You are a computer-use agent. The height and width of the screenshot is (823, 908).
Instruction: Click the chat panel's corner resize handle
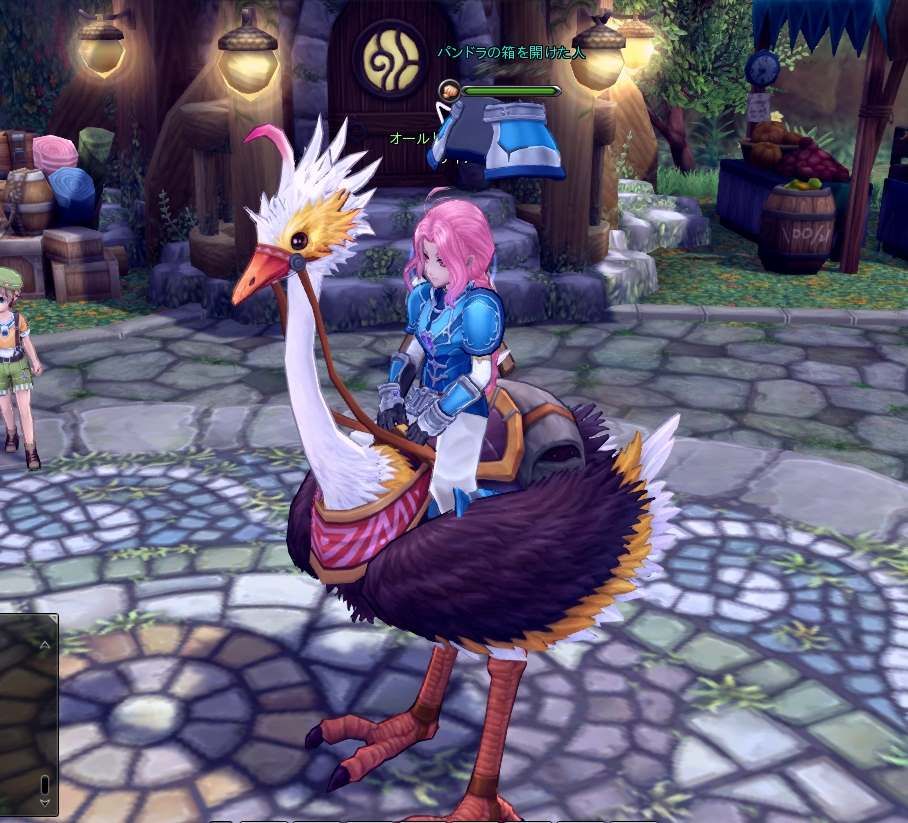(x=56, y=616)
